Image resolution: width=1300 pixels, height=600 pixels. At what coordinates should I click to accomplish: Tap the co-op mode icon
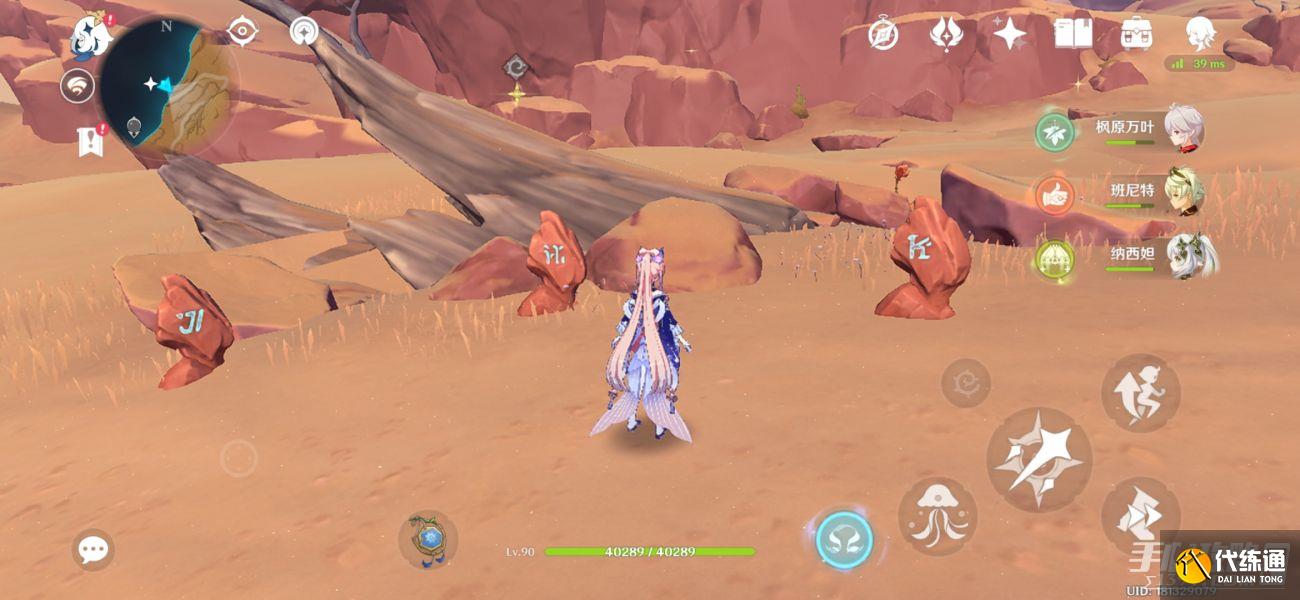click(77, 88)
